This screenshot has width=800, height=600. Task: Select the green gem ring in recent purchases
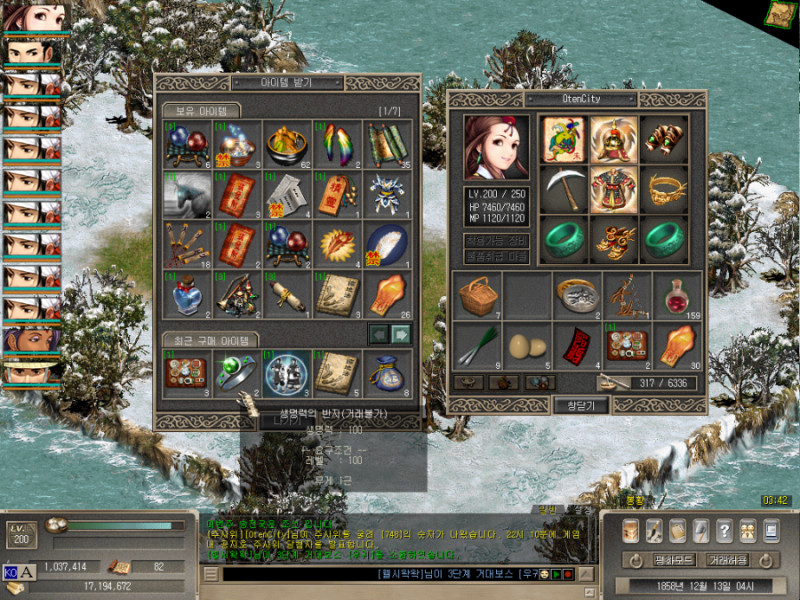pyautogui.click(x=238, y=372)
